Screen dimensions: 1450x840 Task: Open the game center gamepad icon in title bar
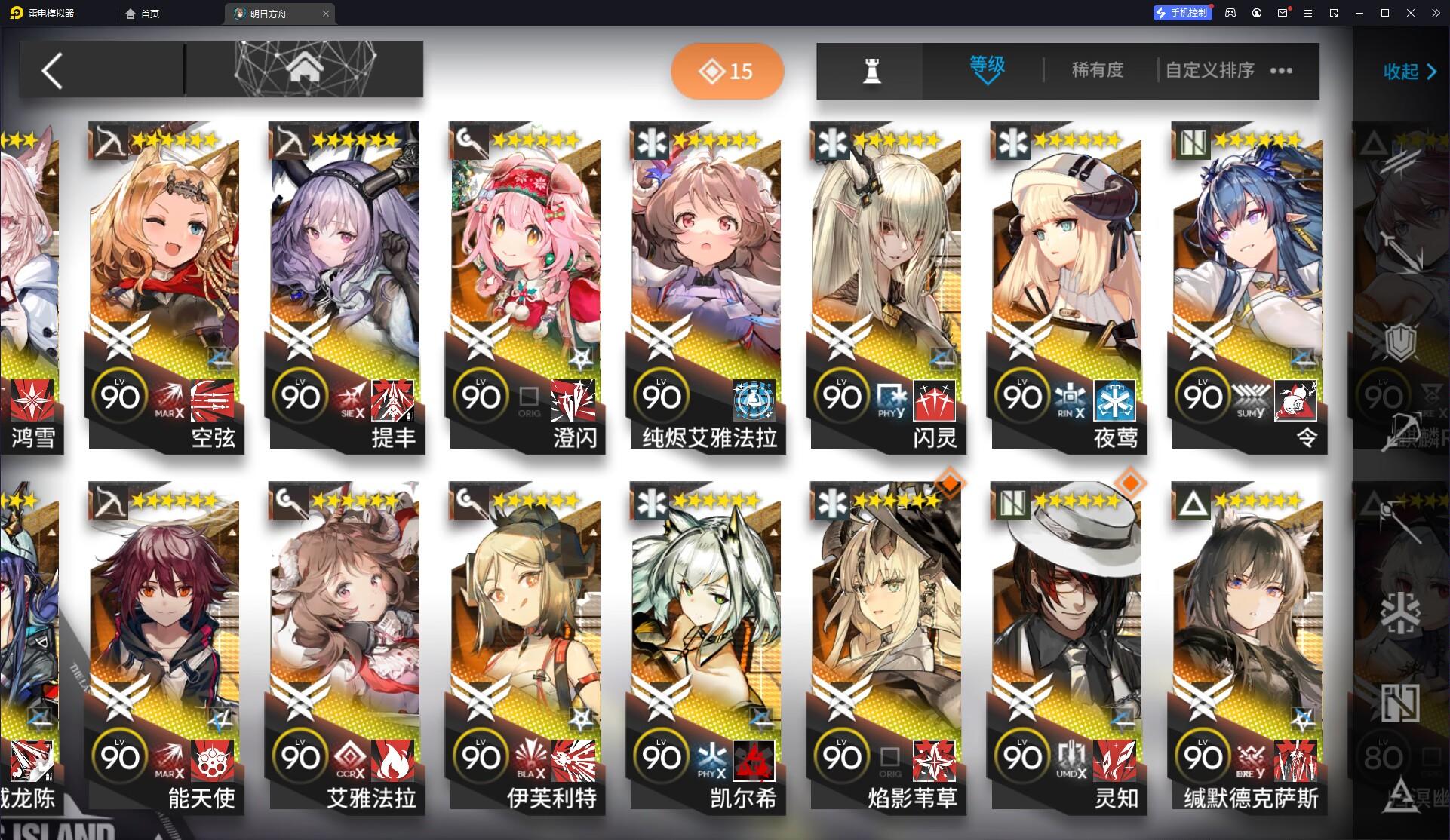tap(1230, 13)
